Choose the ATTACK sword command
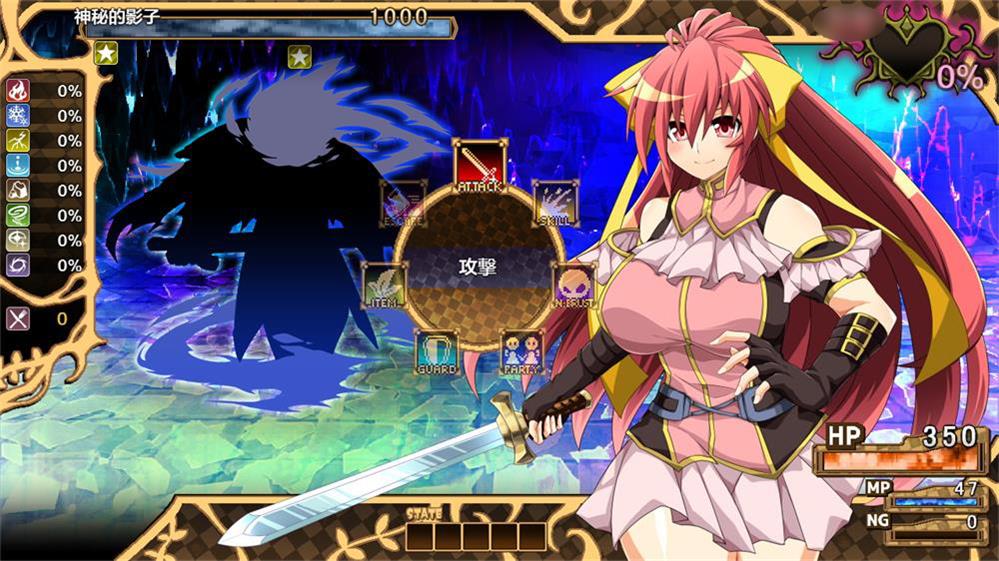999x561 pixels. (x=479, y=165)
